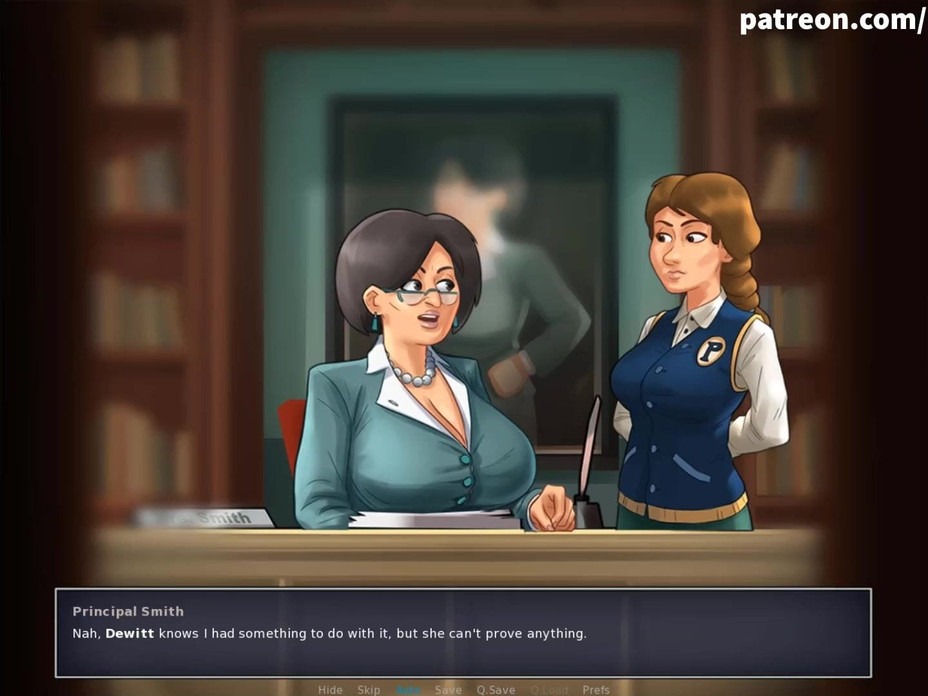
Task: Skip through the dialogue
Action: [x=369, y=690]
